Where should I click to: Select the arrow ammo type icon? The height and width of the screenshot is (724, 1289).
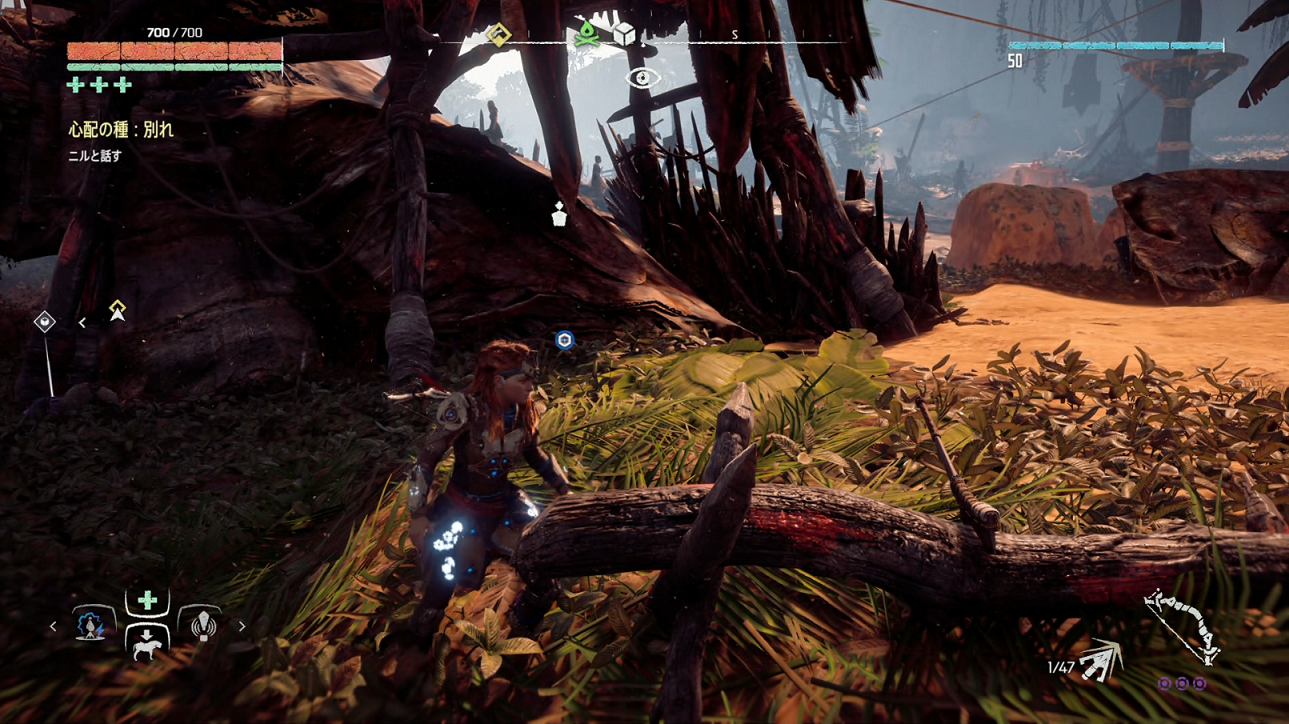1100,662
